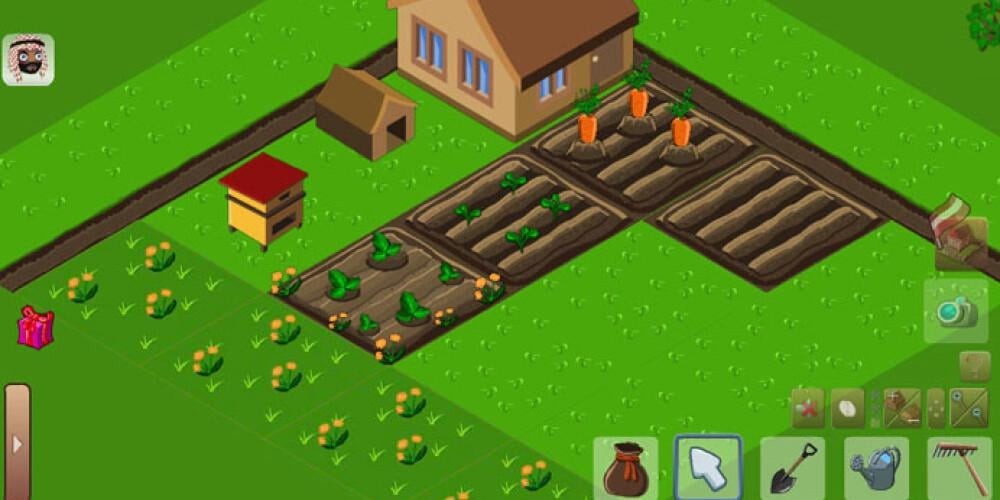The width and height of the screenshot is (1000, 500).
Task: Open the camera screenshot button
Action: pyautogui.click(x=956, y=311)
